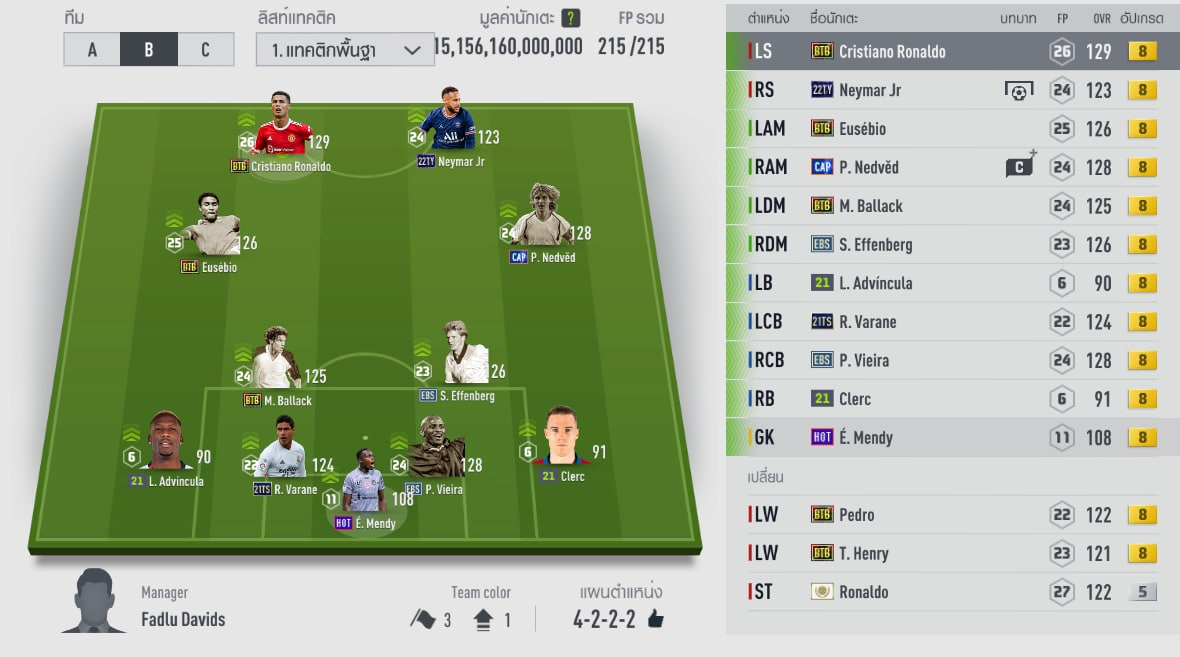Click the 4-2-2-2 formation thumbs-up icon
The height and width of the screenshot is (657, 1180).
[x=656, y=620]
